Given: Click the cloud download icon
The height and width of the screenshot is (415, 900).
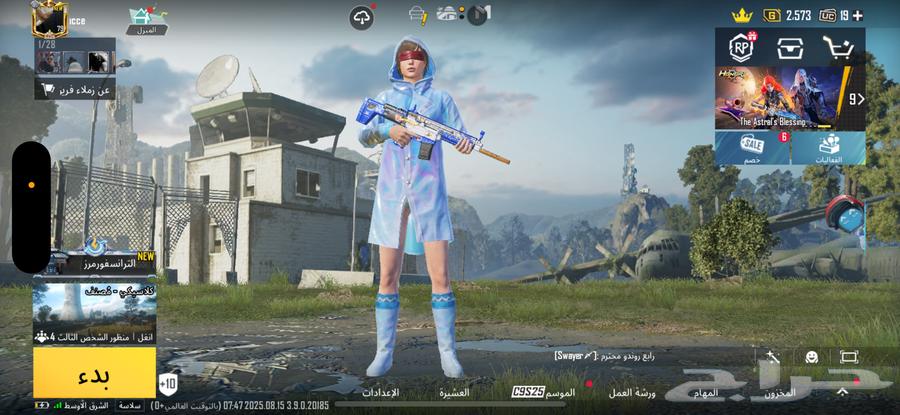Looking at the screenshot, I should pos(361,16).
